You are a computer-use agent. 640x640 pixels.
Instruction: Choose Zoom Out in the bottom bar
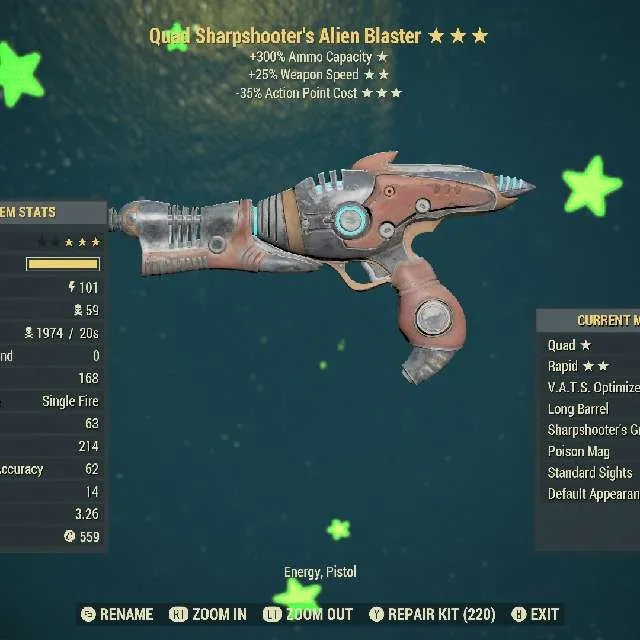pos(311,614)
